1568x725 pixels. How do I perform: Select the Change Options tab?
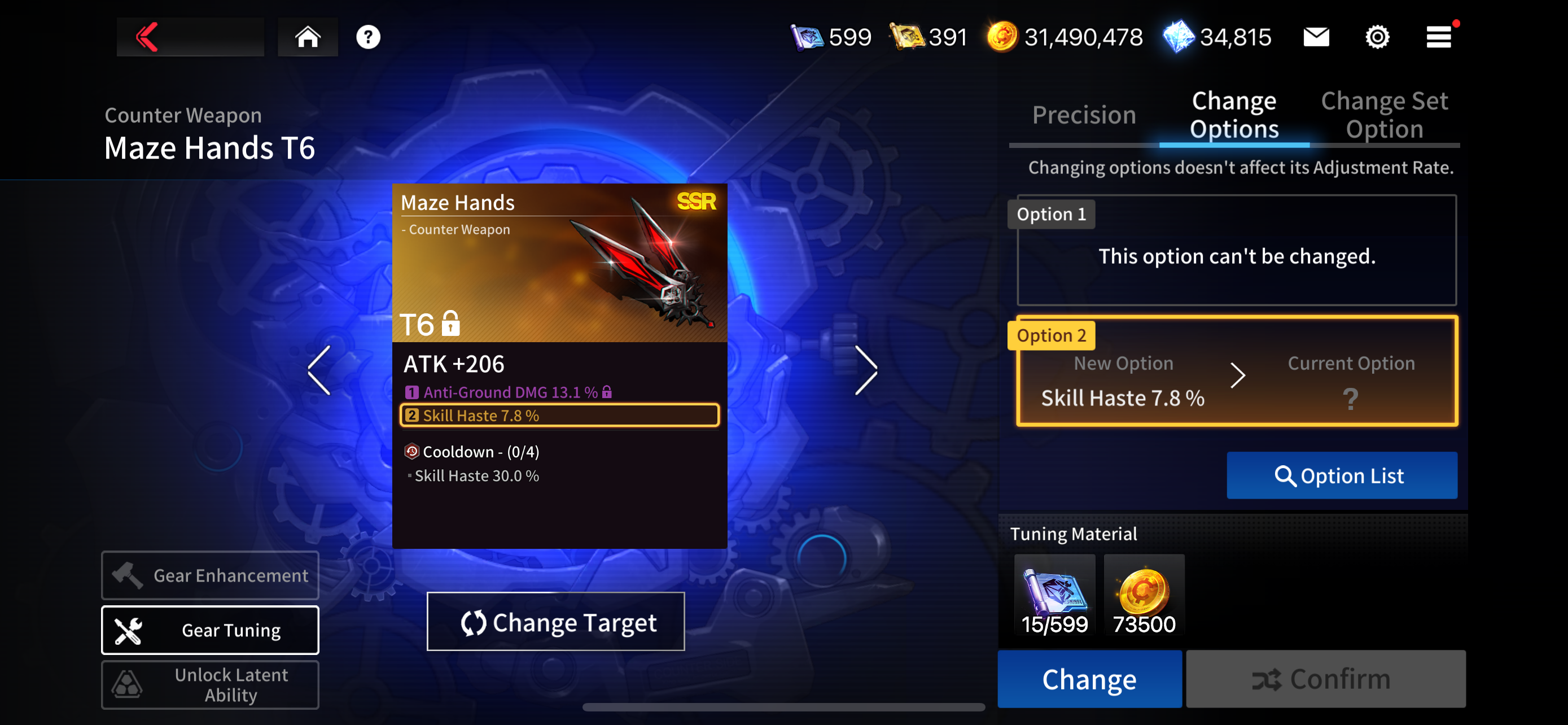point(1234,115)
